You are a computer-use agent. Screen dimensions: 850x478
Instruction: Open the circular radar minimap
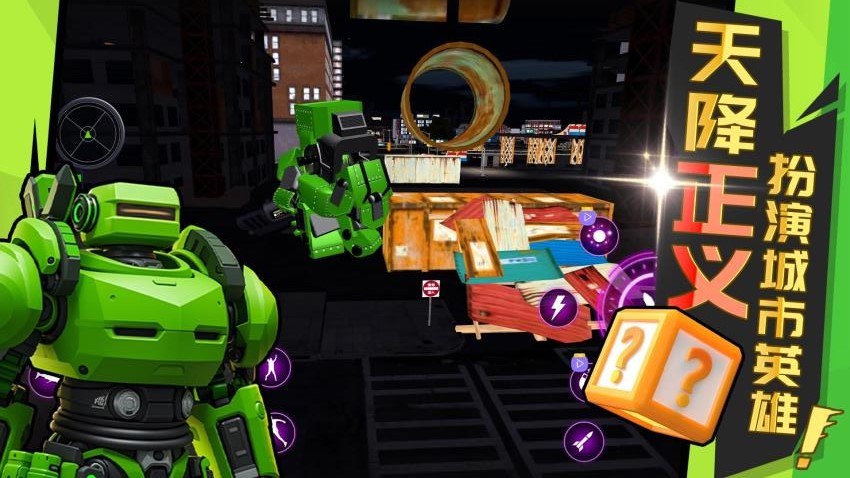(x=90, y=133)
